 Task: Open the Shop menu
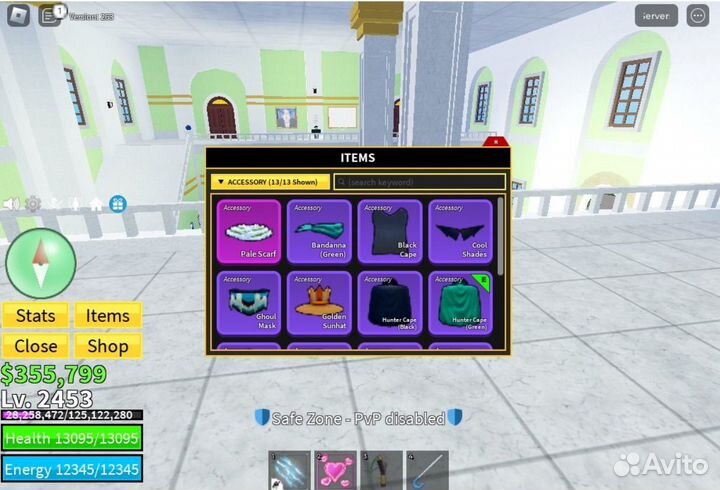coord(107,346)
